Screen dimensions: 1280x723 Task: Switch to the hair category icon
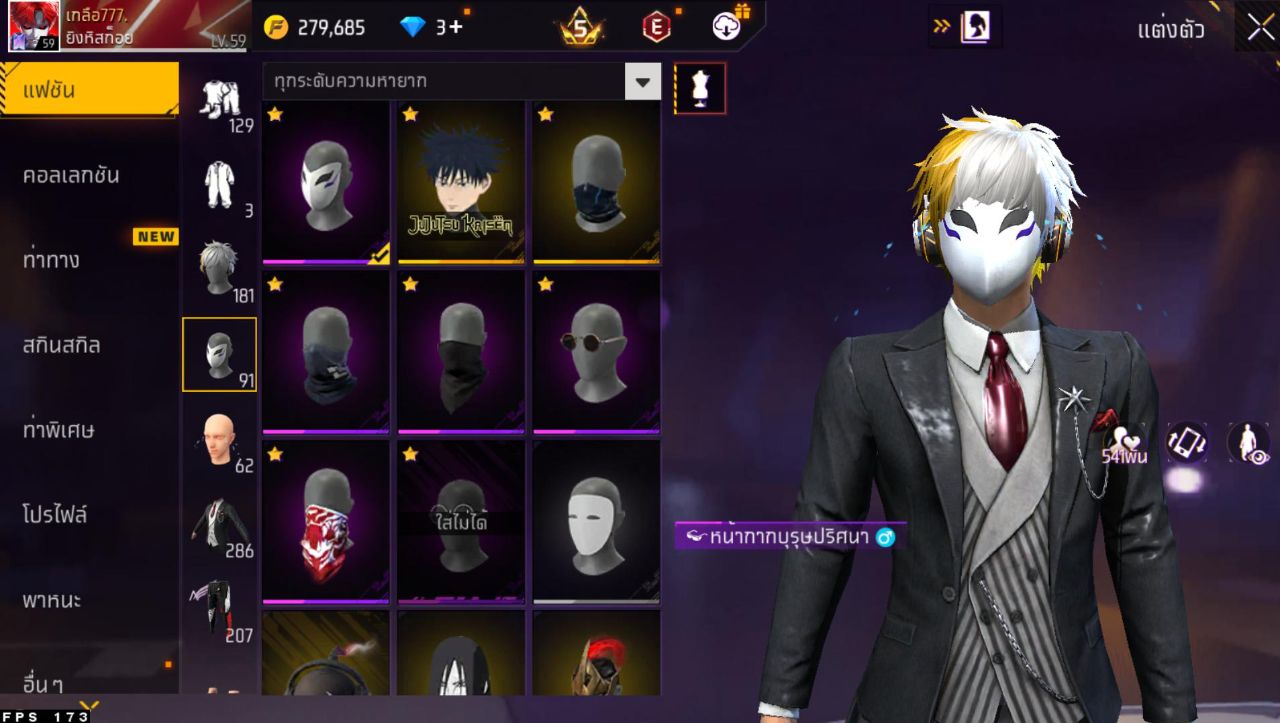click(219, 268)
